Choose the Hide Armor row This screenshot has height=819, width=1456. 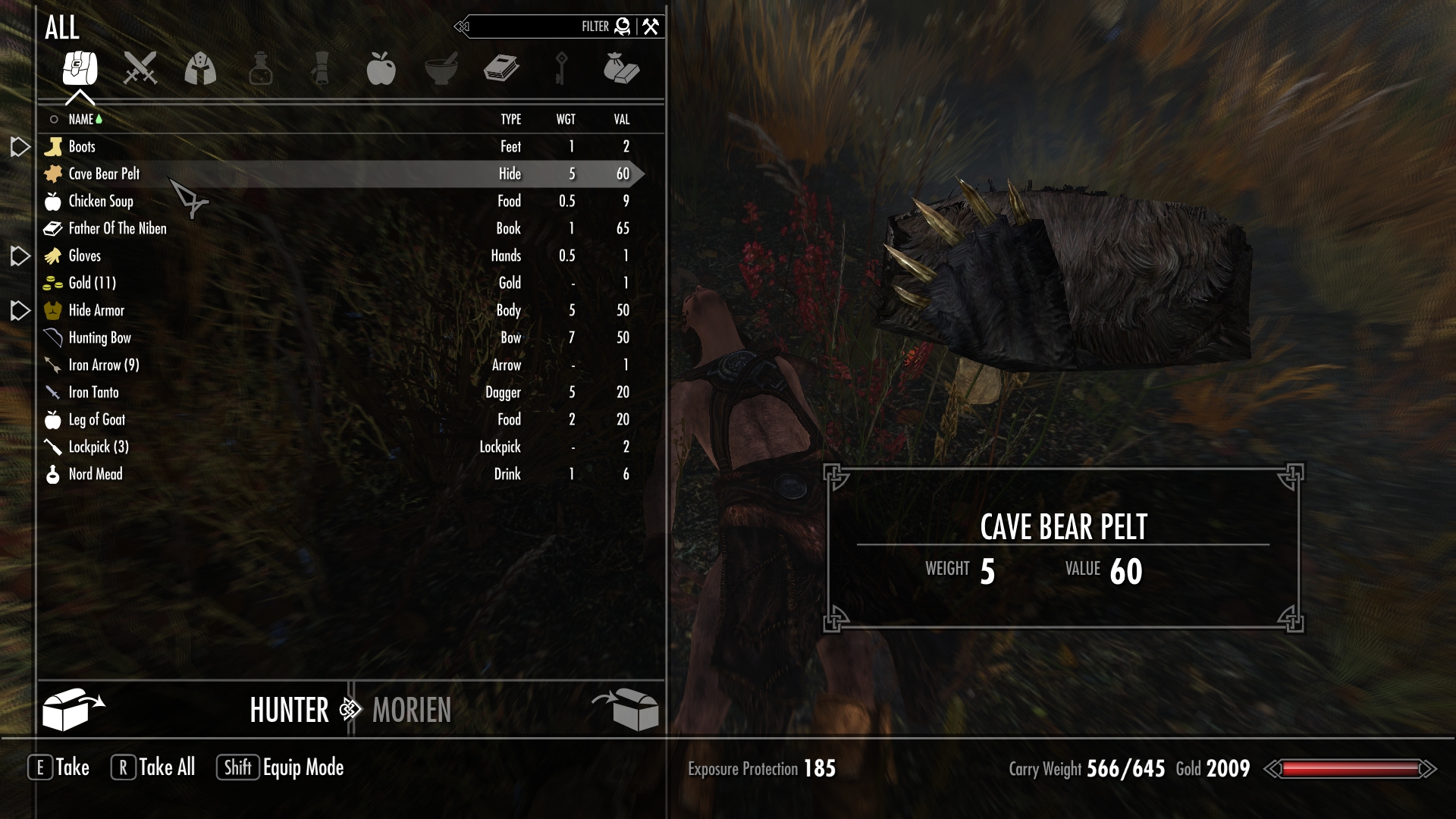pos(96,310)
